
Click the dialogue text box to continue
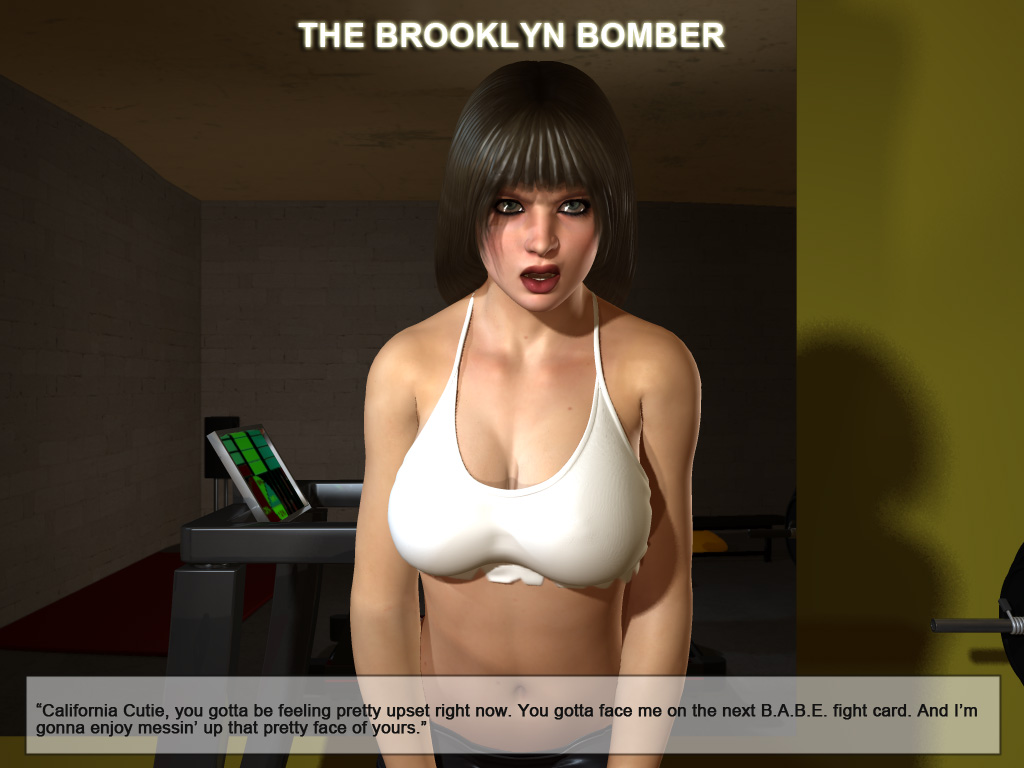(x=512, y=714)
